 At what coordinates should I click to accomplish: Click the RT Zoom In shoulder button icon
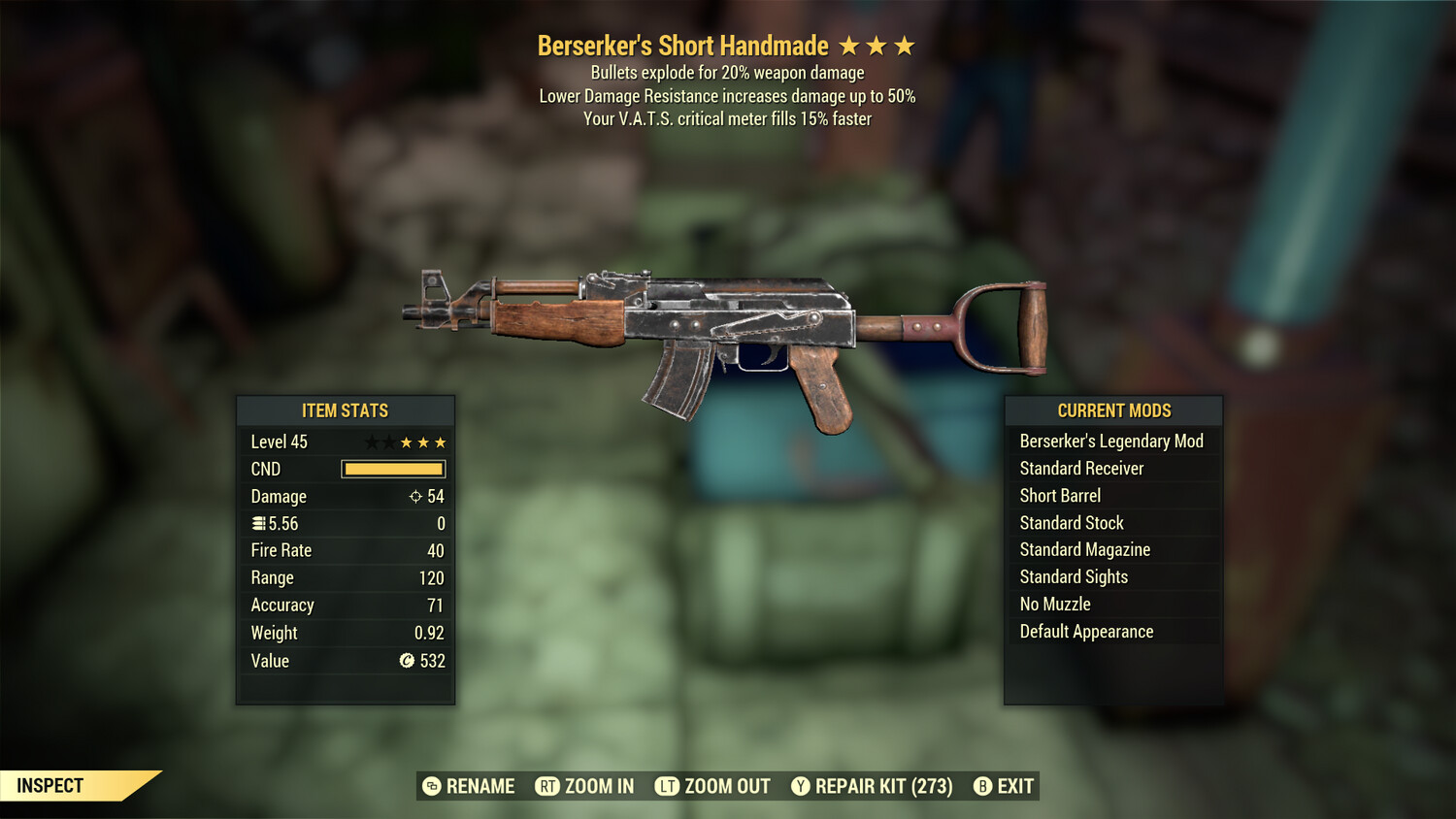546,786
